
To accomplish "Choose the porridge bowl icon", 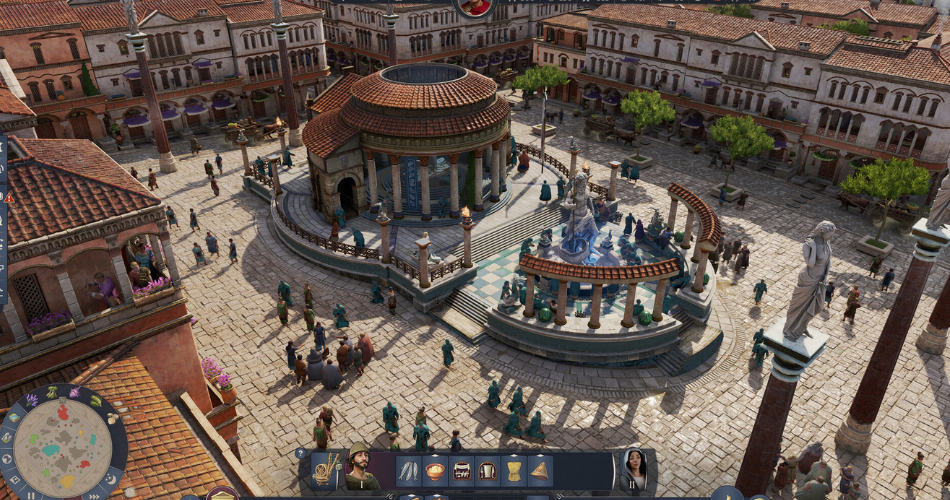I will click(x=435, y=470).
